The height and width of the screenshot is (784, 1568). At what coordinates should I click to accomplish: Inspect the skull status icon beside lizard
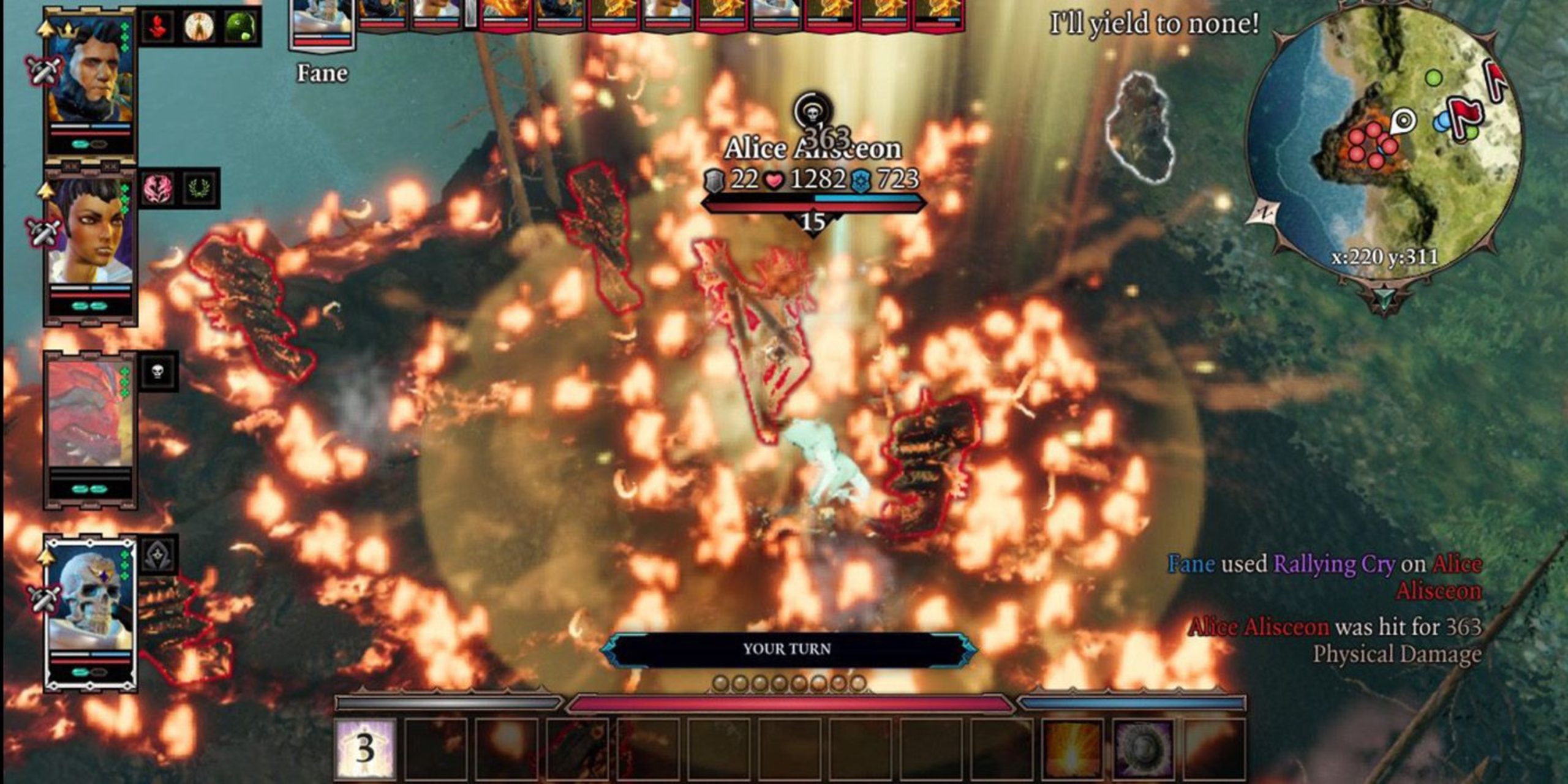point(158,371)
